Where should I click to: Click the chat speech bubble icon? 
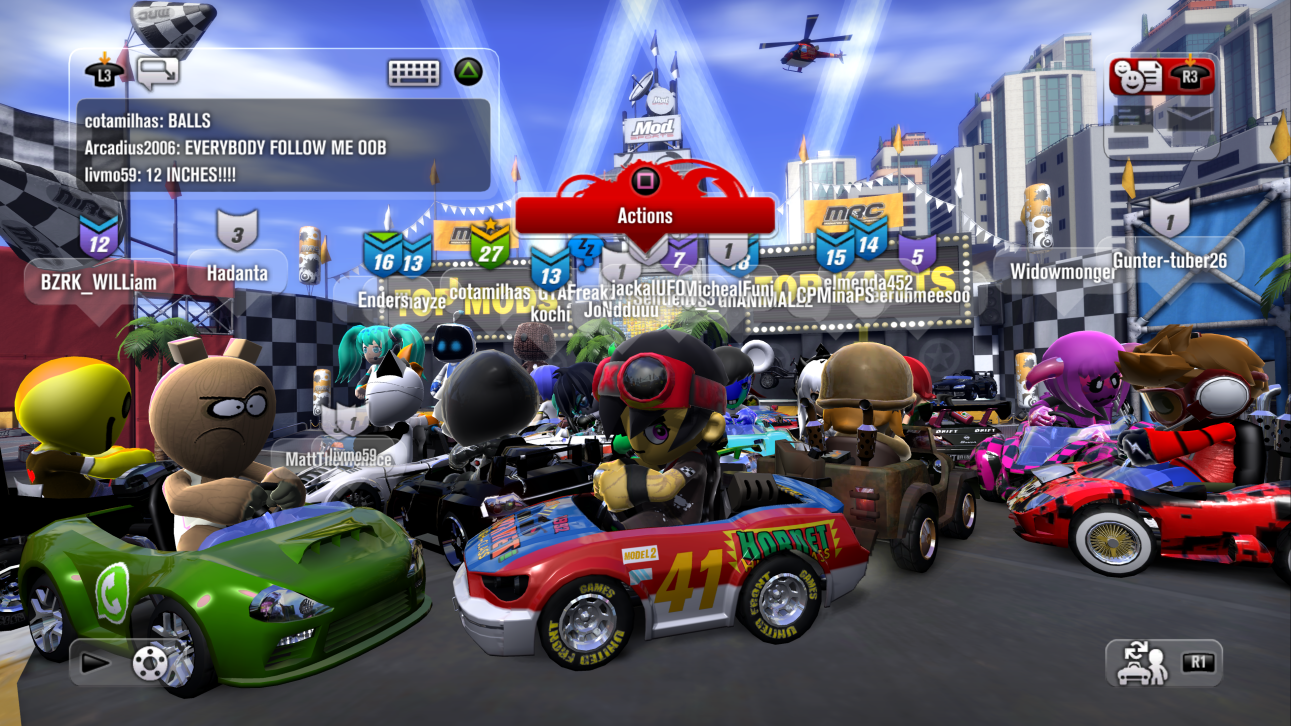[x=158, y=72]
